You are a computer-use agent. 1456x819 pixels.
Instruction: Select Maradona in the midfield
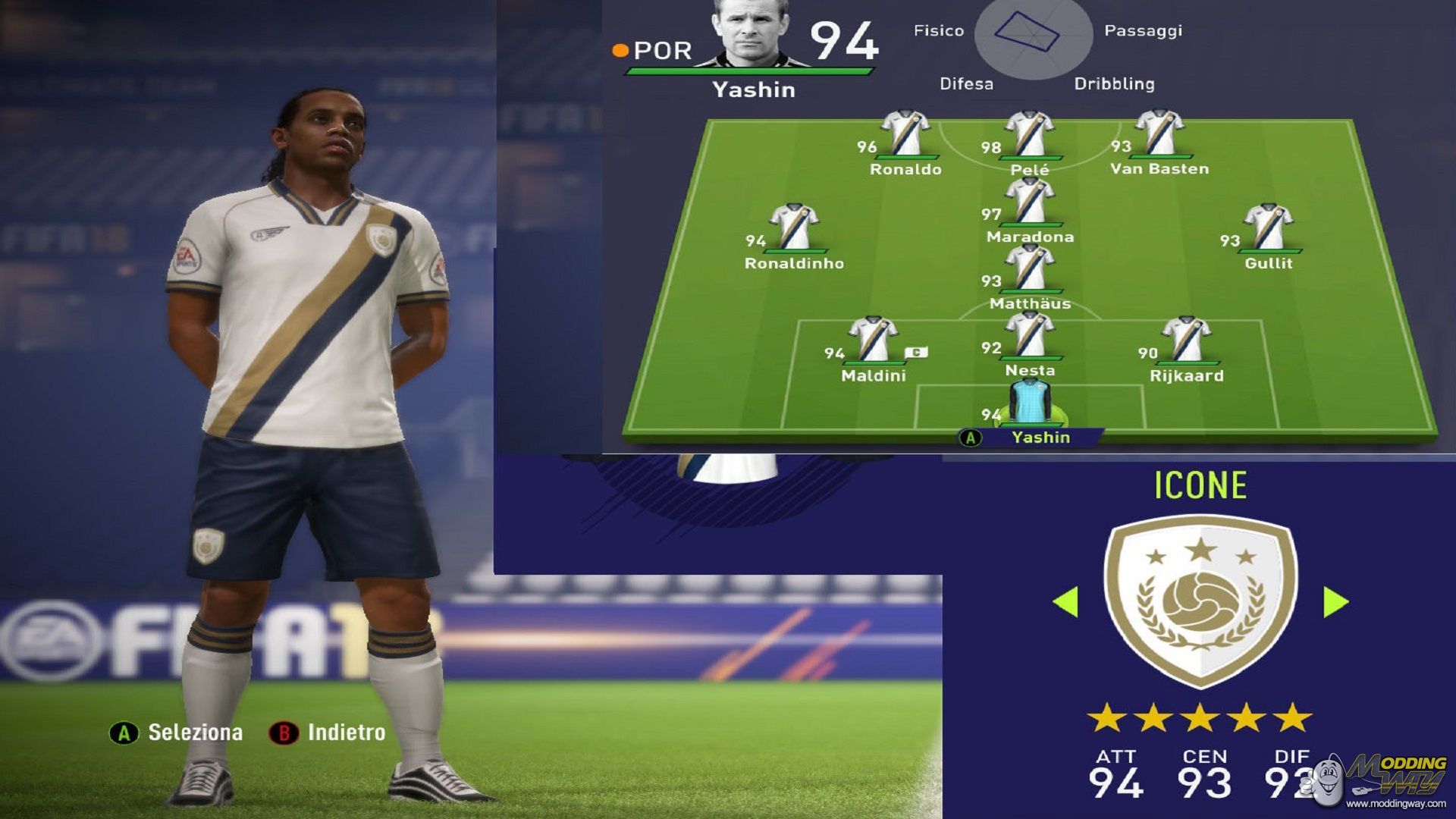(1029, 203)
